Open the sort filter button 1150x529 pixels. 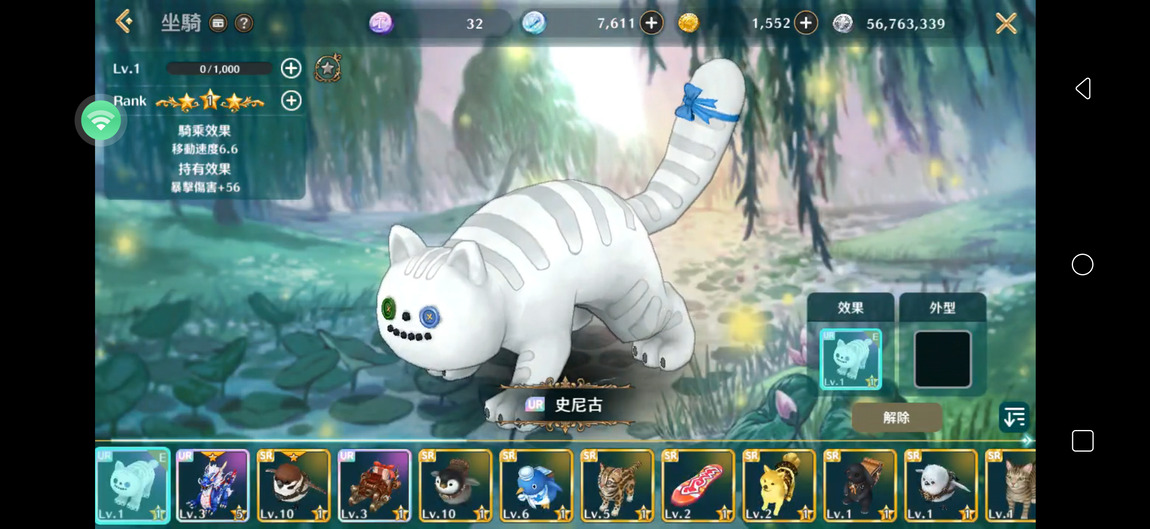coord(1013,417)
